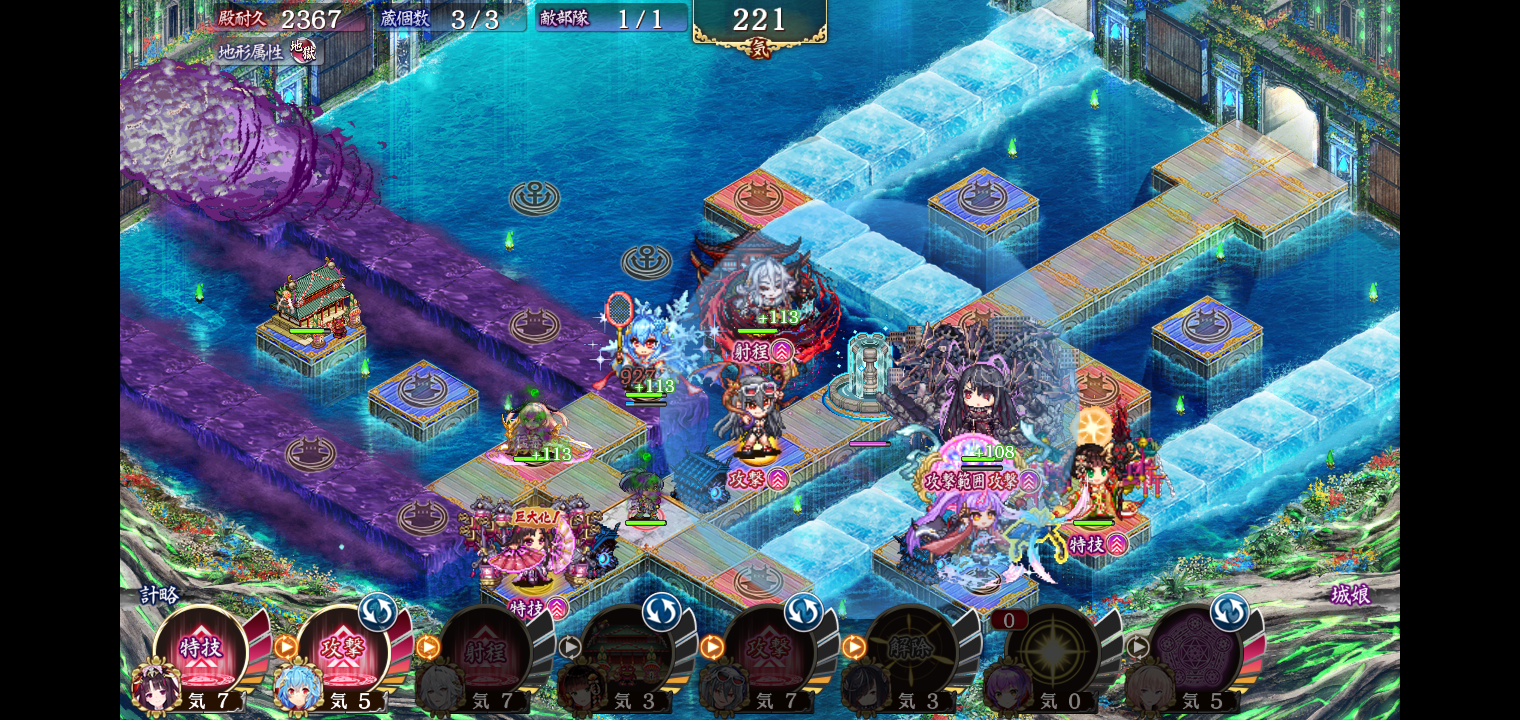Activate the 特技 stratagem costing 7 気
This screenshot has height=720, width=1520.
click(200, 650)
